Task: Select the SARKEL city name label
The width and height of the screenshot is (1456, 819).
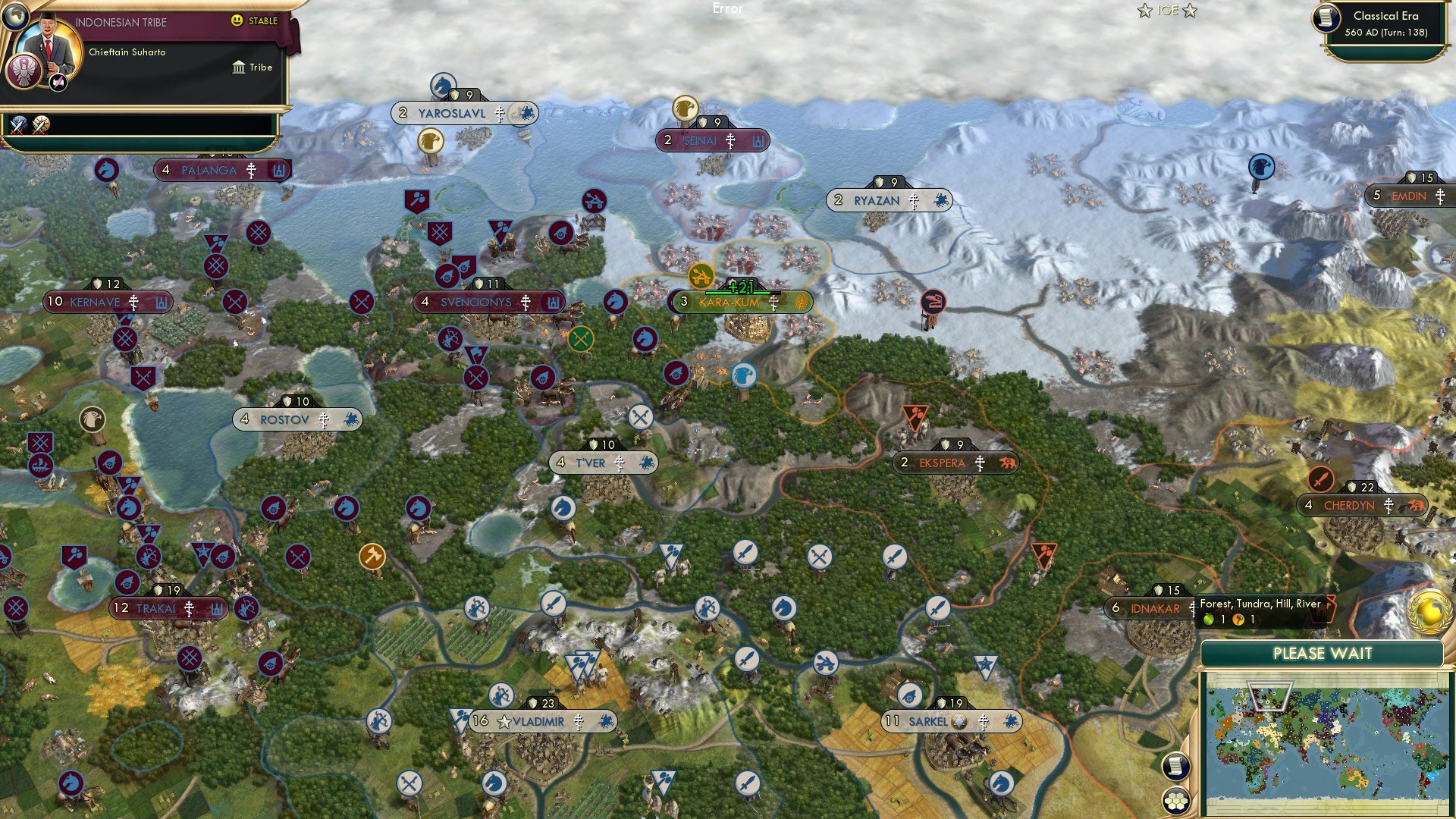Action: click(929, 721)
